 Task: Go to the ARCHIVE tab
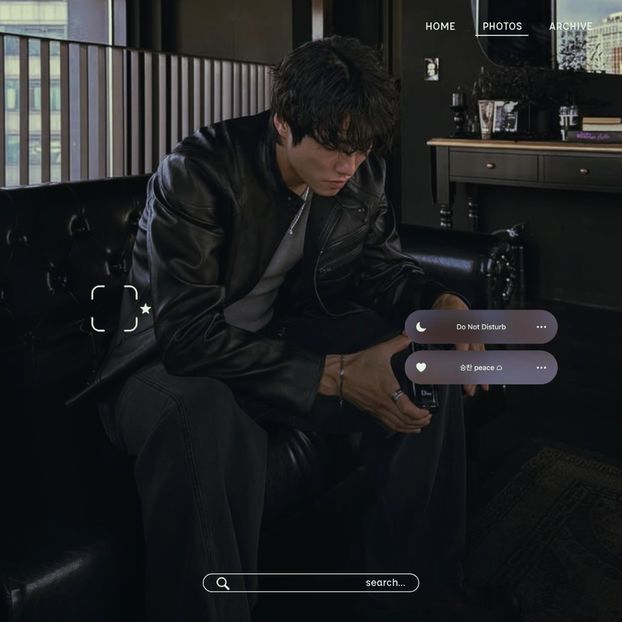coord(570,26)
